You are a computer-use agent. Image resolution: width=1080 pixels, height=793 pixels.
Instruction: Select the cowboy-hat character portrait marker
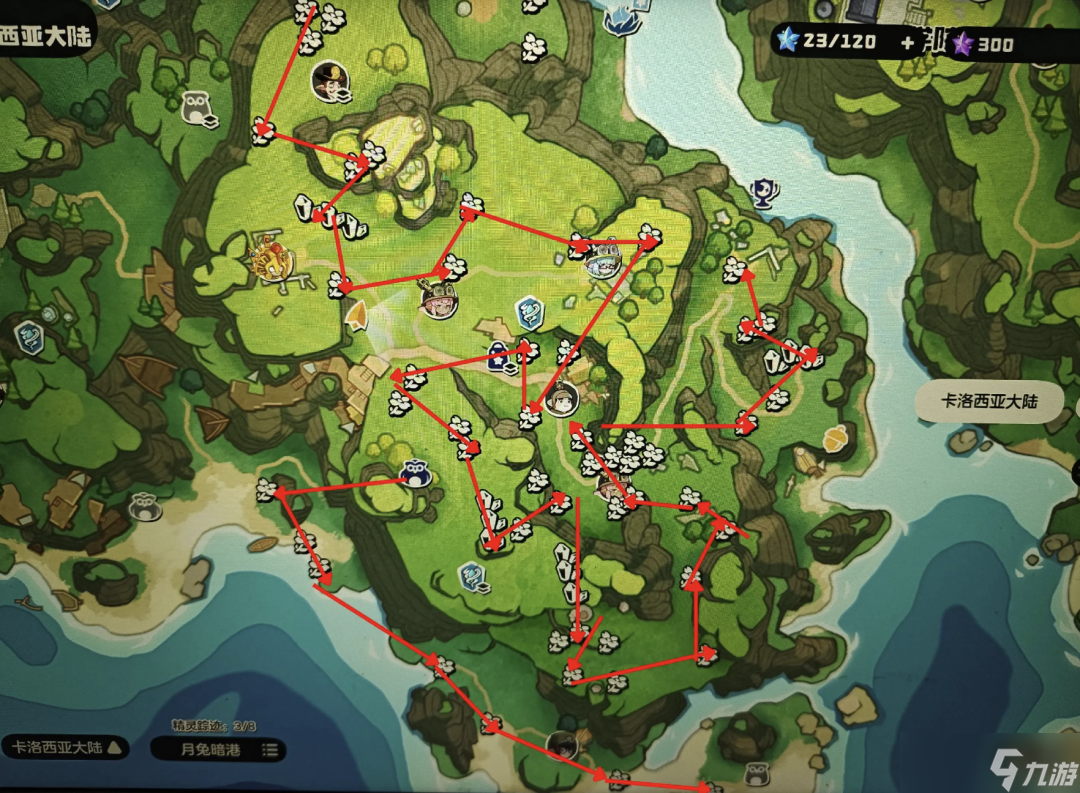(328, 80)
